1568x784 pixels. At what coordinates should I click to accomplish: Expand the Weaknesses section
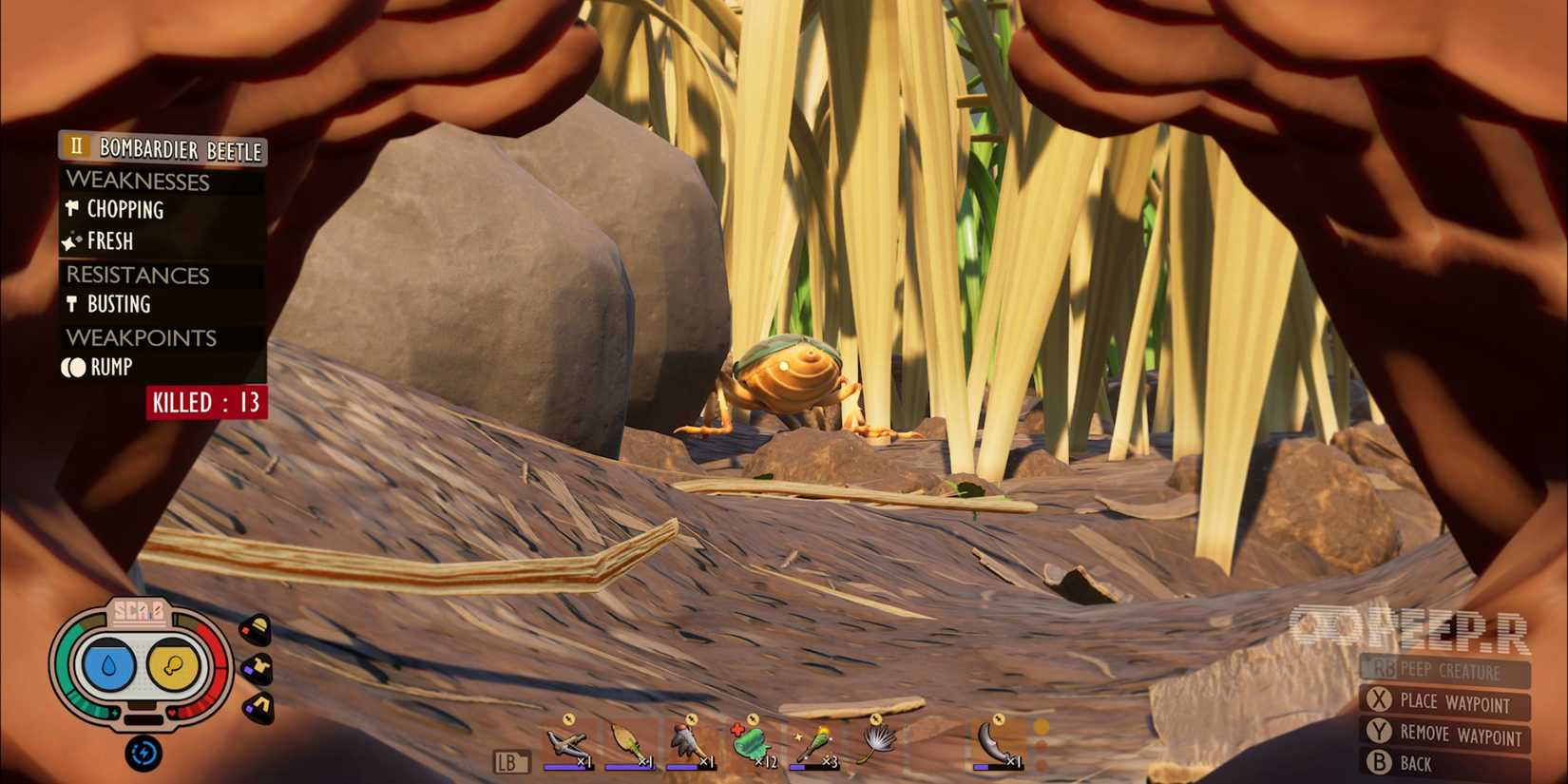tap(138, 182)
